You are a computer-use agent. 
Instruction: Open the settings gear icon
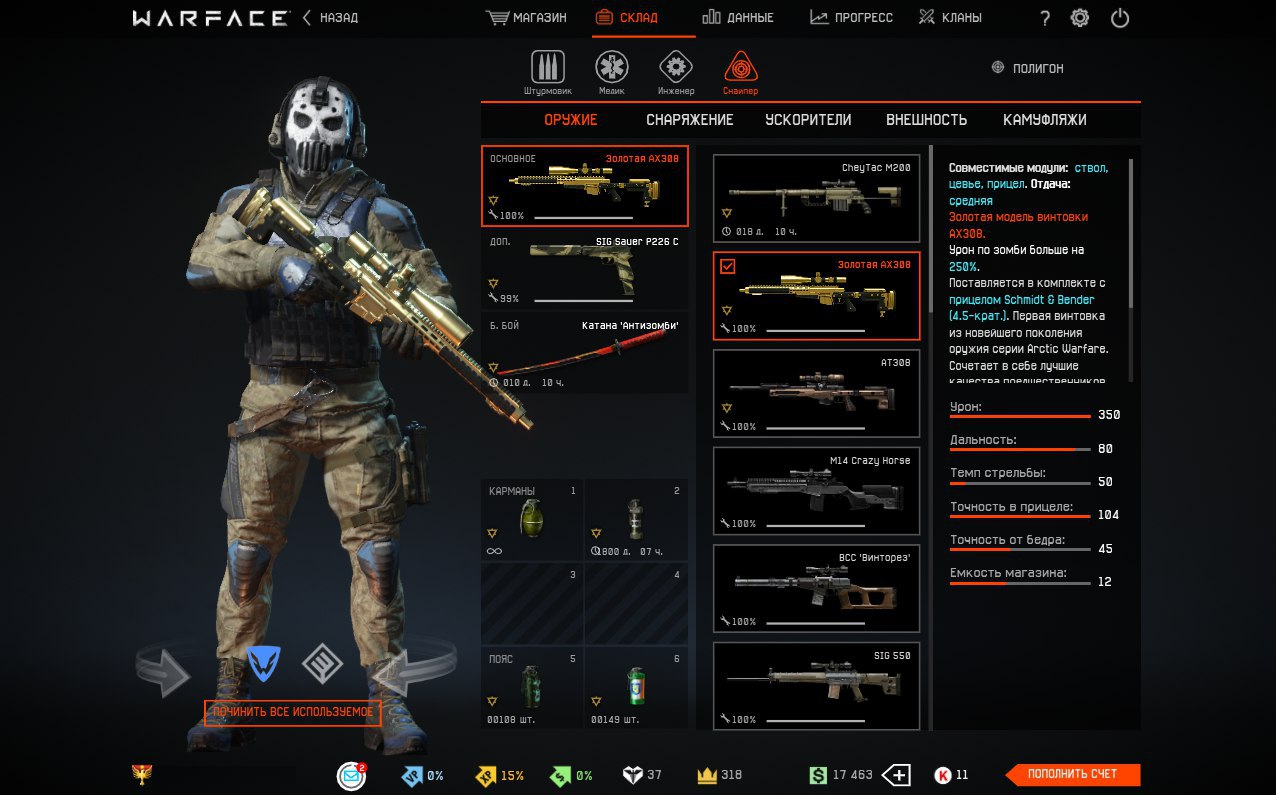[x=1080, y=18]
